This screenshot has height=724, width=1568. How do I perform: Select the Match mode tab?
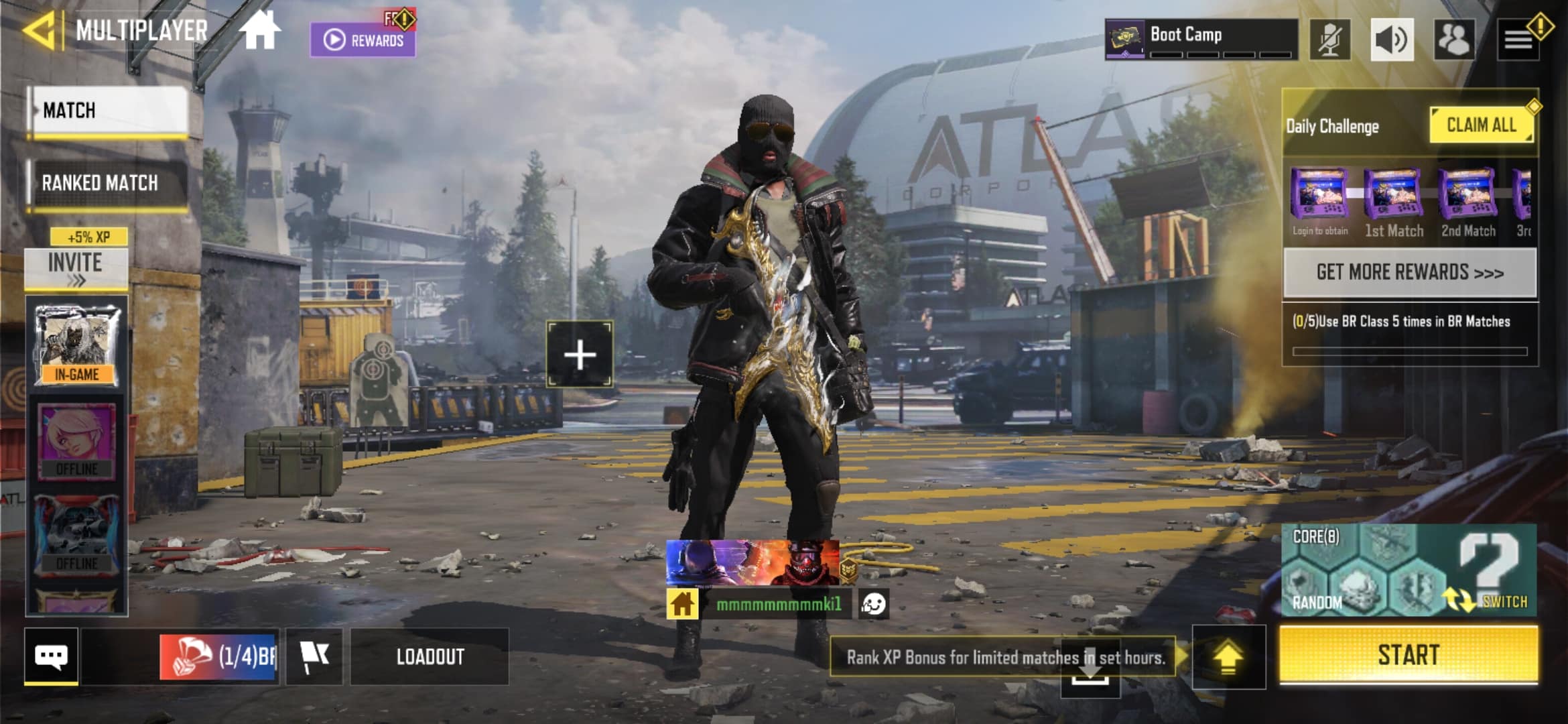[x=109, y=111]
